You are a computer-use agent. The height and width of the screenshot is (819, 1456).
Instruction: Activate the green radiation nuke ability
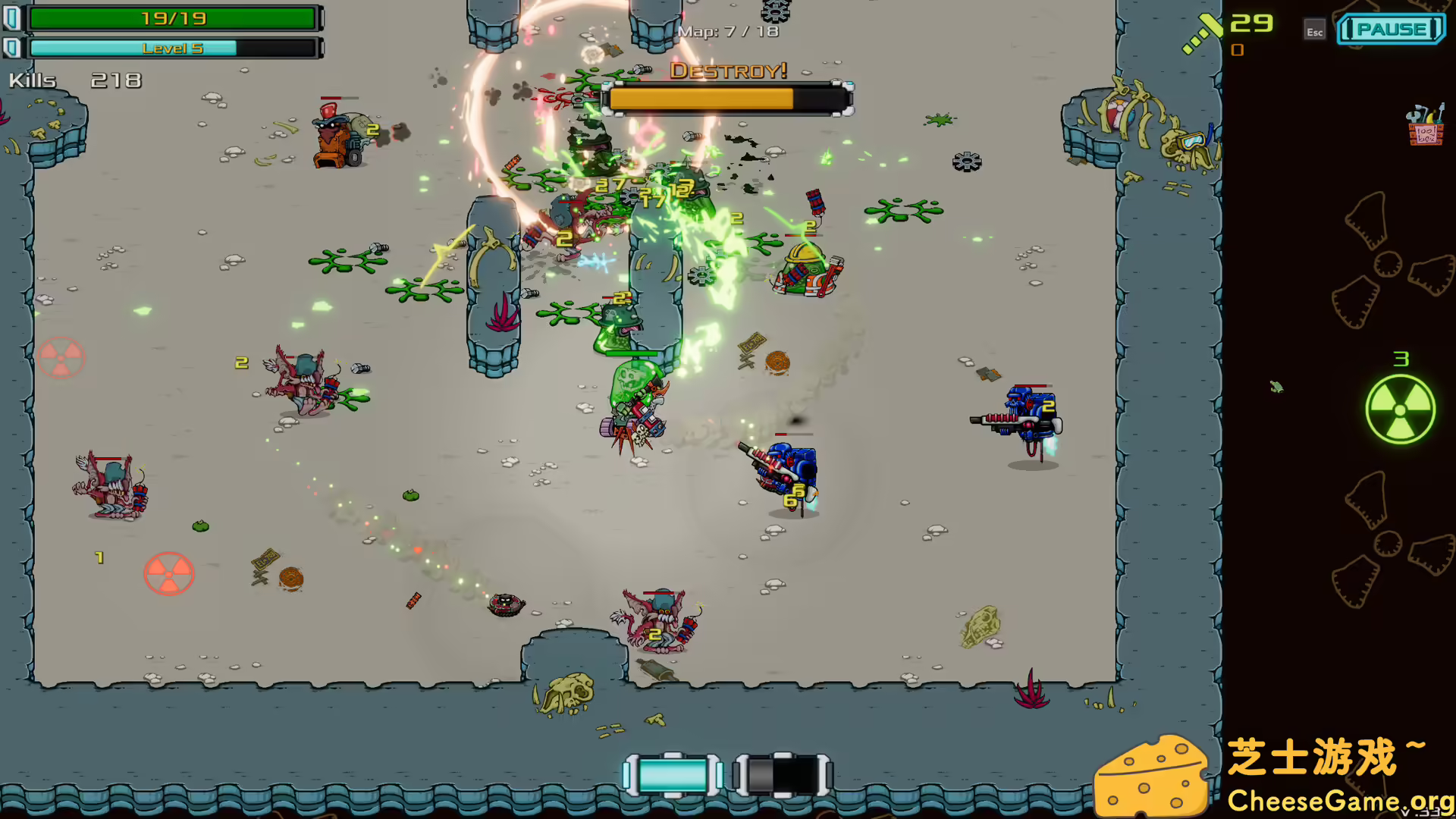tap(1400, 409)
